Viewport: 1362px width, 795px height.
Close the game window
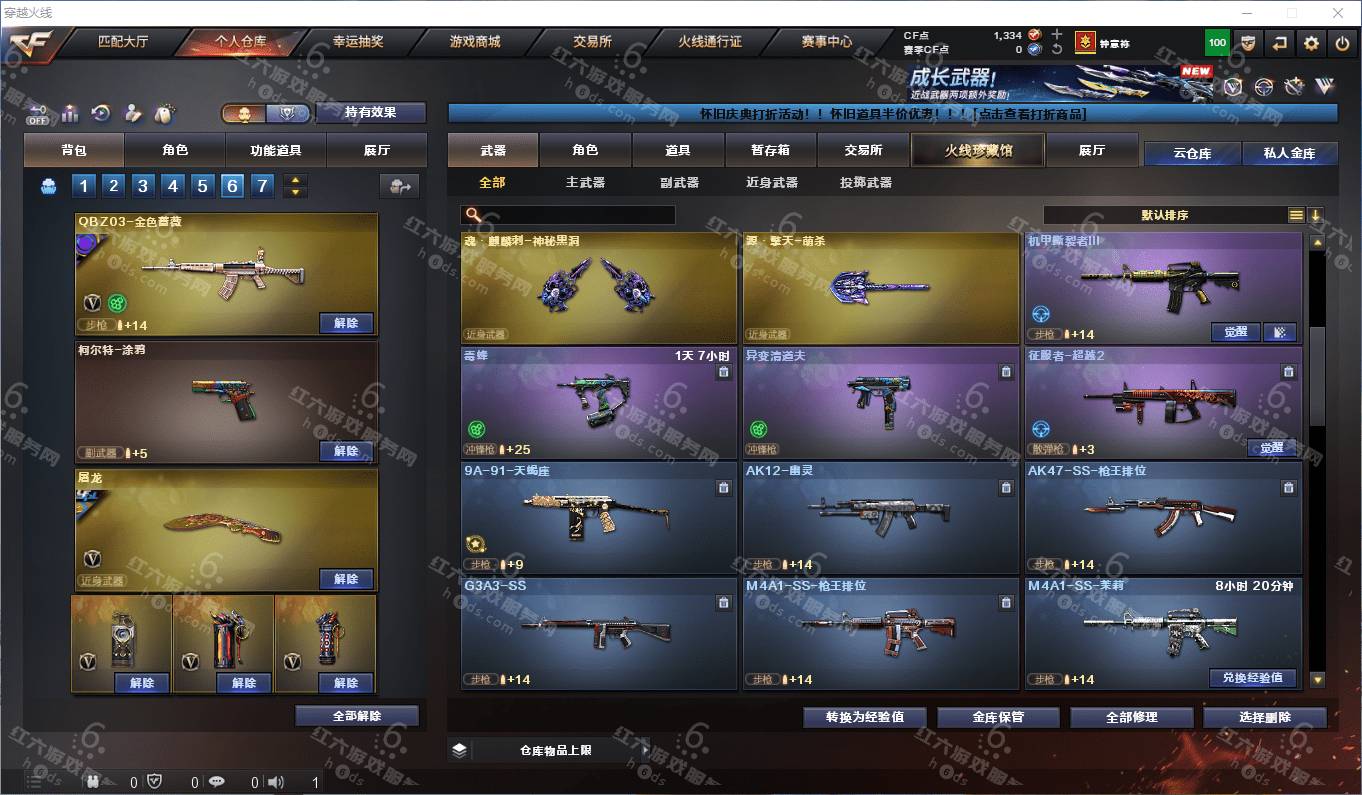1339,13
